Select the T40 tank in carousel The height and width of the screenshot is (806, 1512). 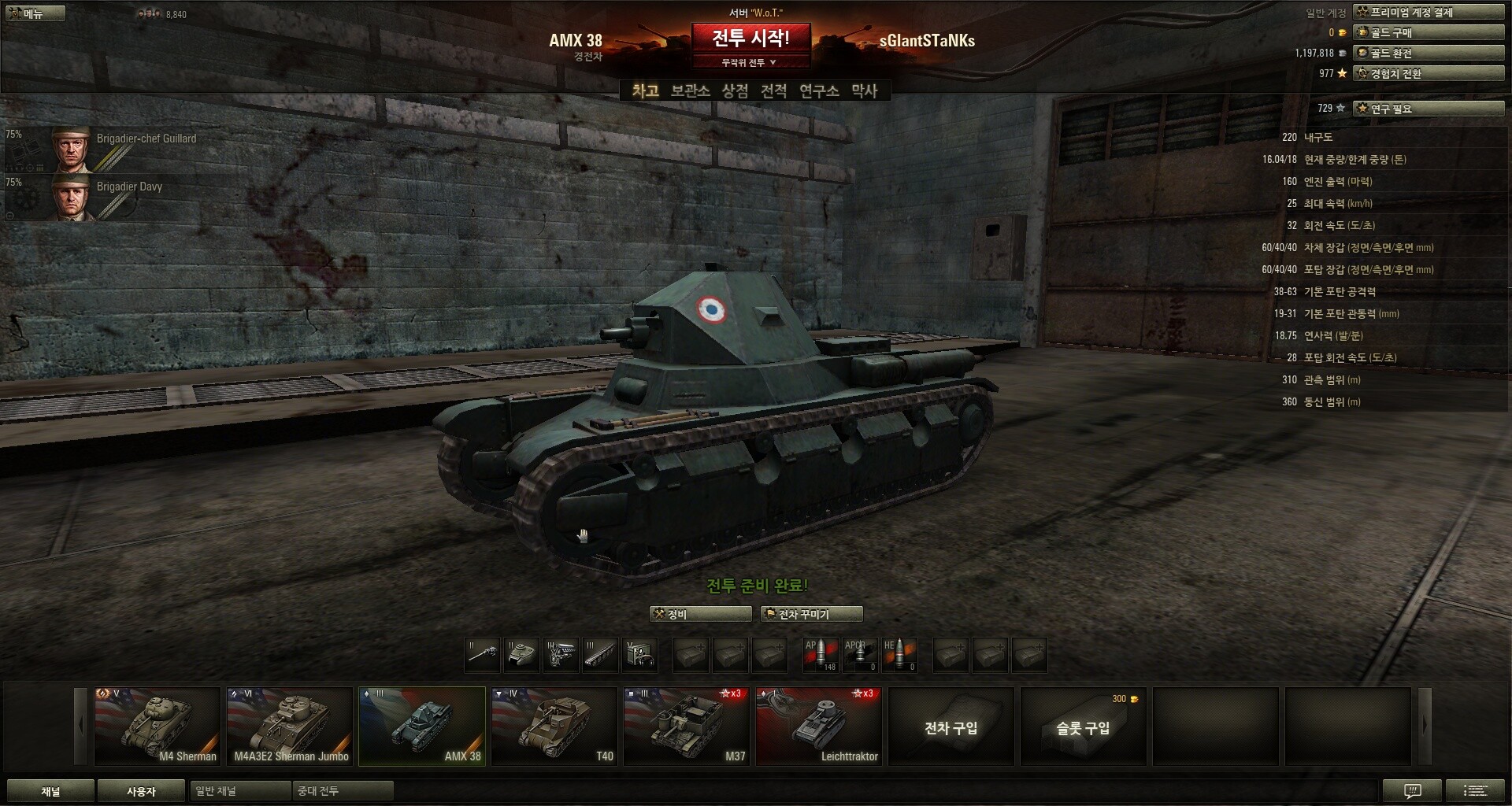[x=554, y=726]
